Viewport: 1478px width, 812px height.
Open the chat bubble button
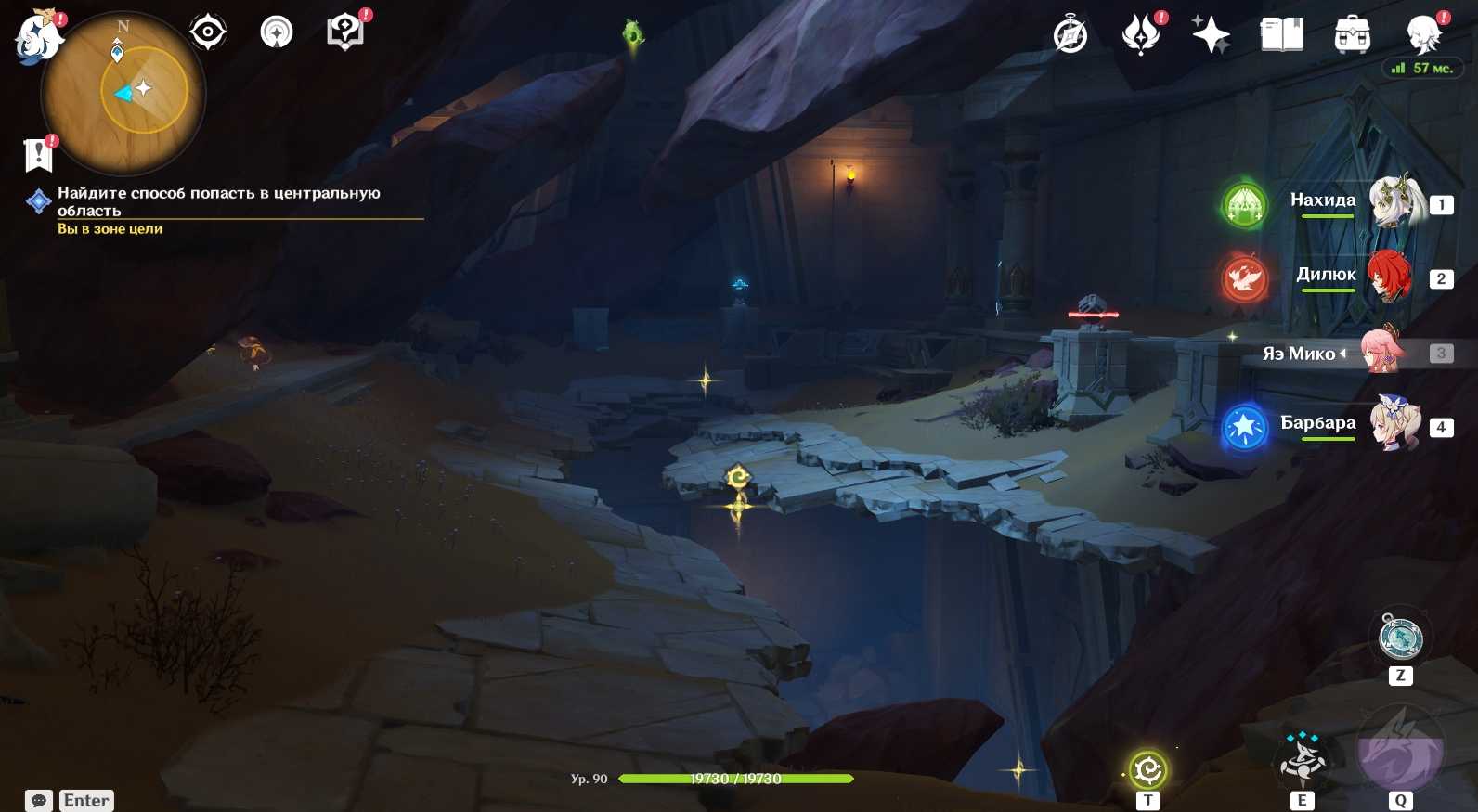click(x=39, y=800)
